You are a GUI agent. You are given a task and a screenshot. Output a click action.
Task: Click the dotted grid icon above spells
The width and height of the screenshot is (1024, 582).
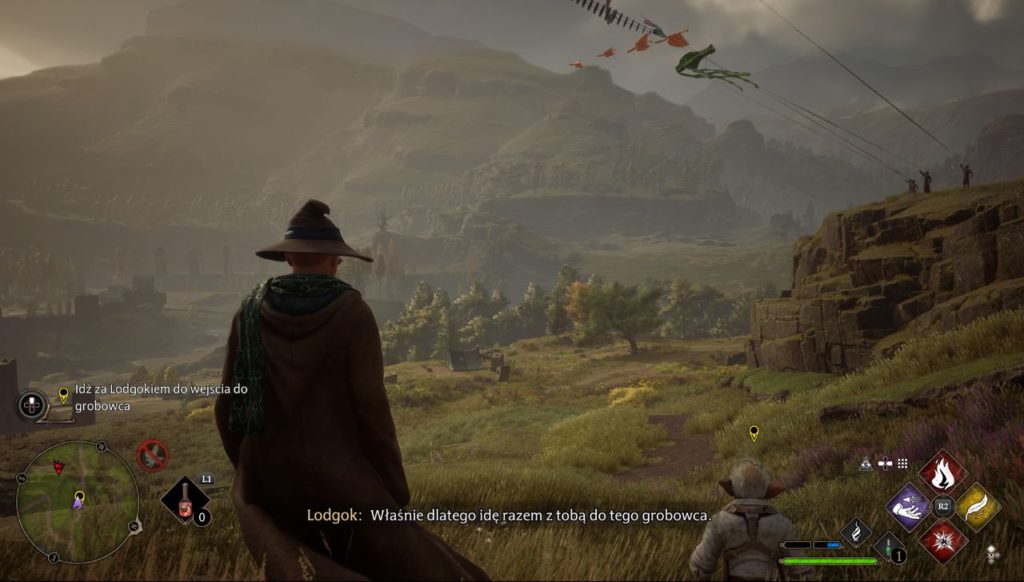(902, 463)
